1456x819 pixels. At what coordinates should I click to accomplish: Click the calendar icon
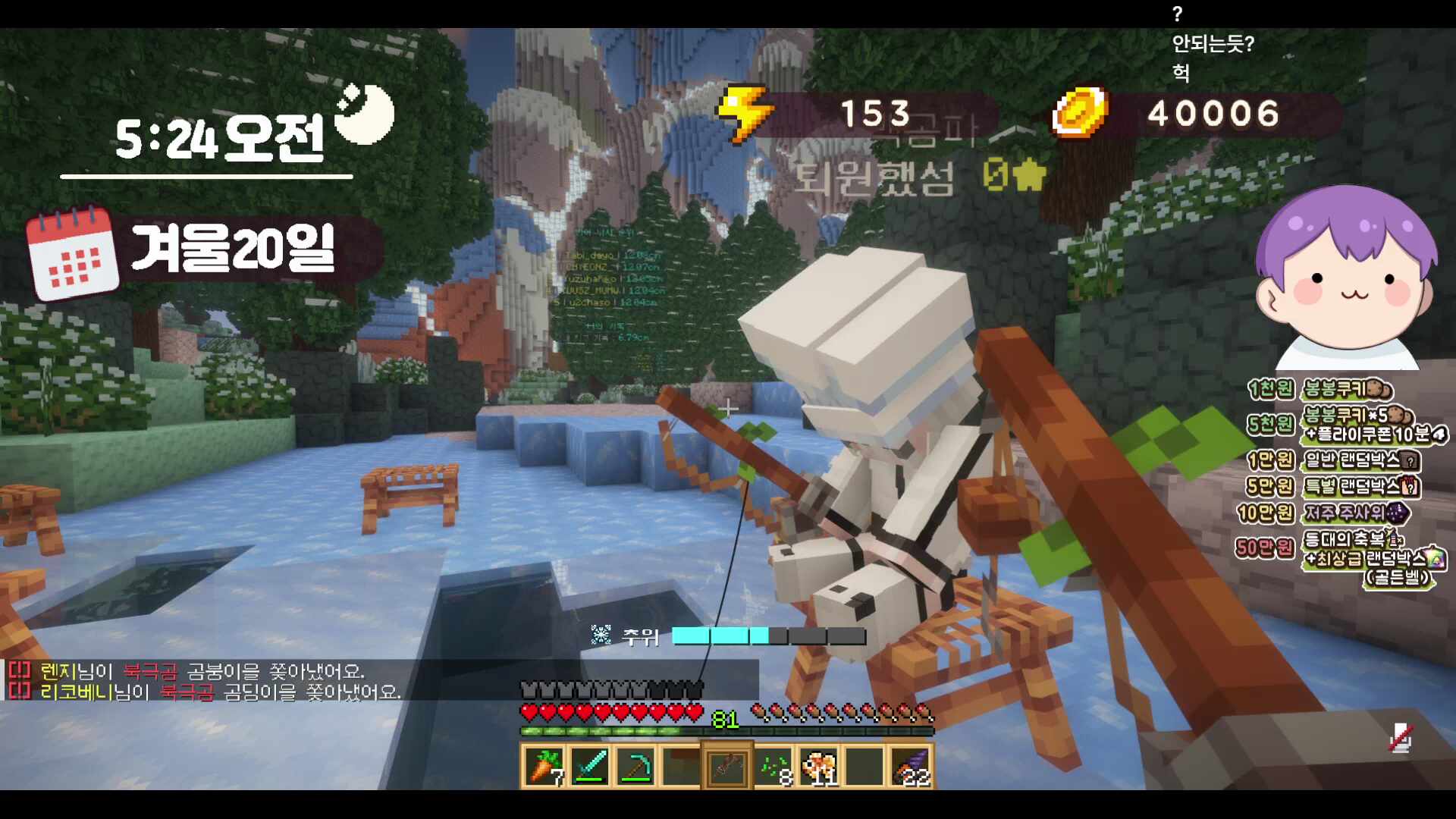tap(73, 254)
